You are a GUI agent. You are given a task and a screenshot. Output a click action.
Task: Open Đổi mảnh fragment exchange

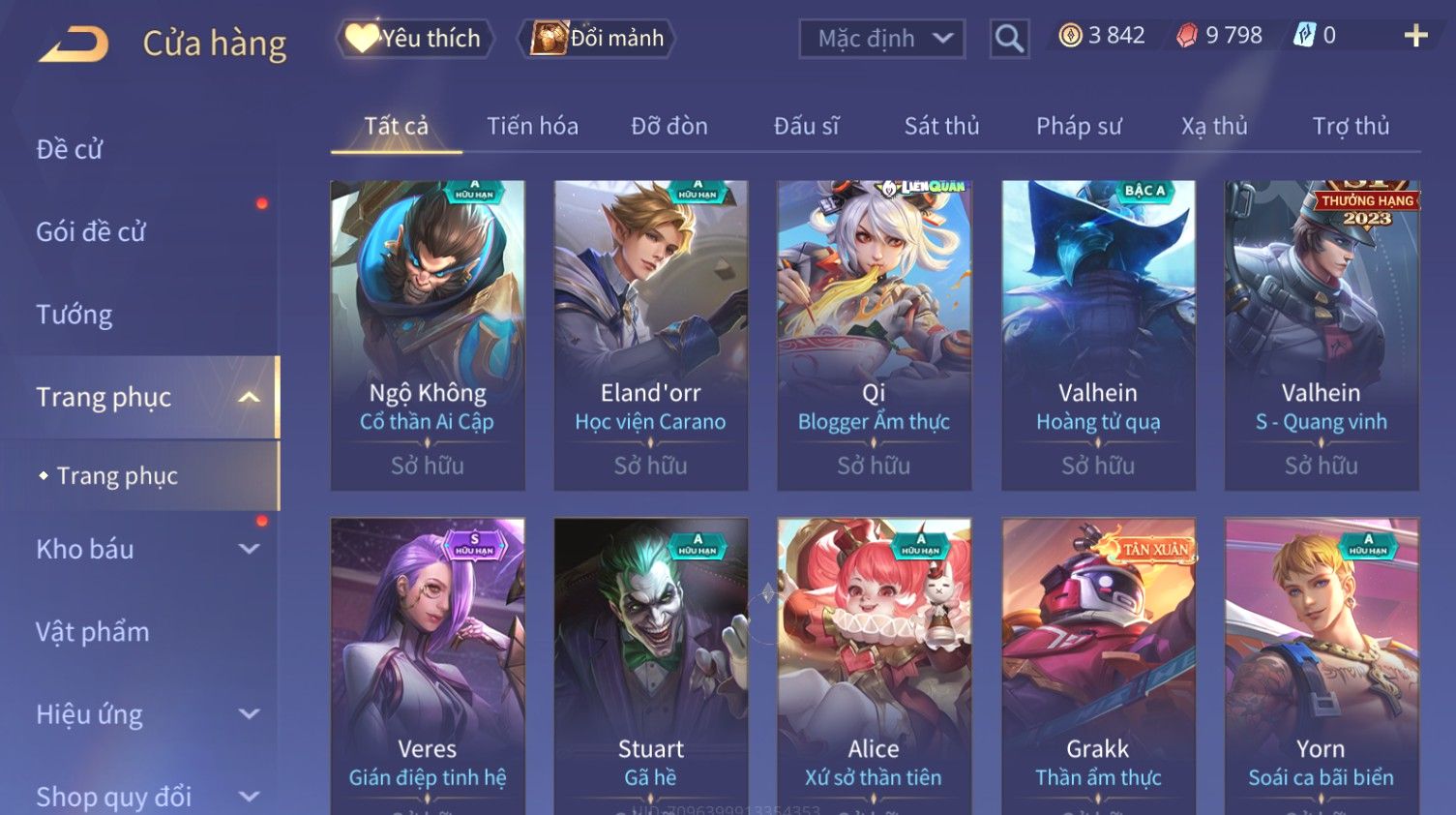point(597,38)
